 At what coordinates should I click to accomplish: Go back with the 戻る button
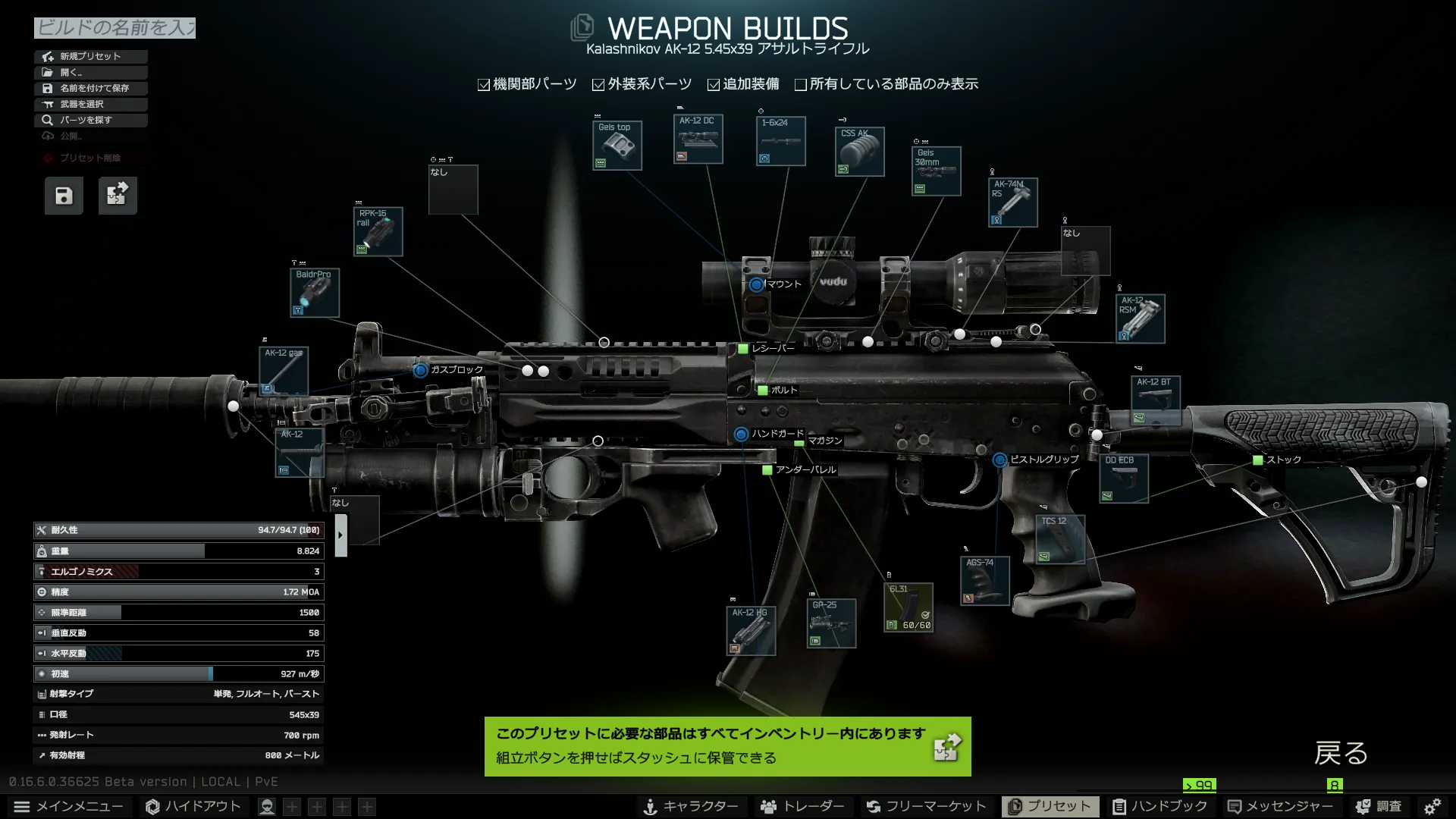[1341, 753]
